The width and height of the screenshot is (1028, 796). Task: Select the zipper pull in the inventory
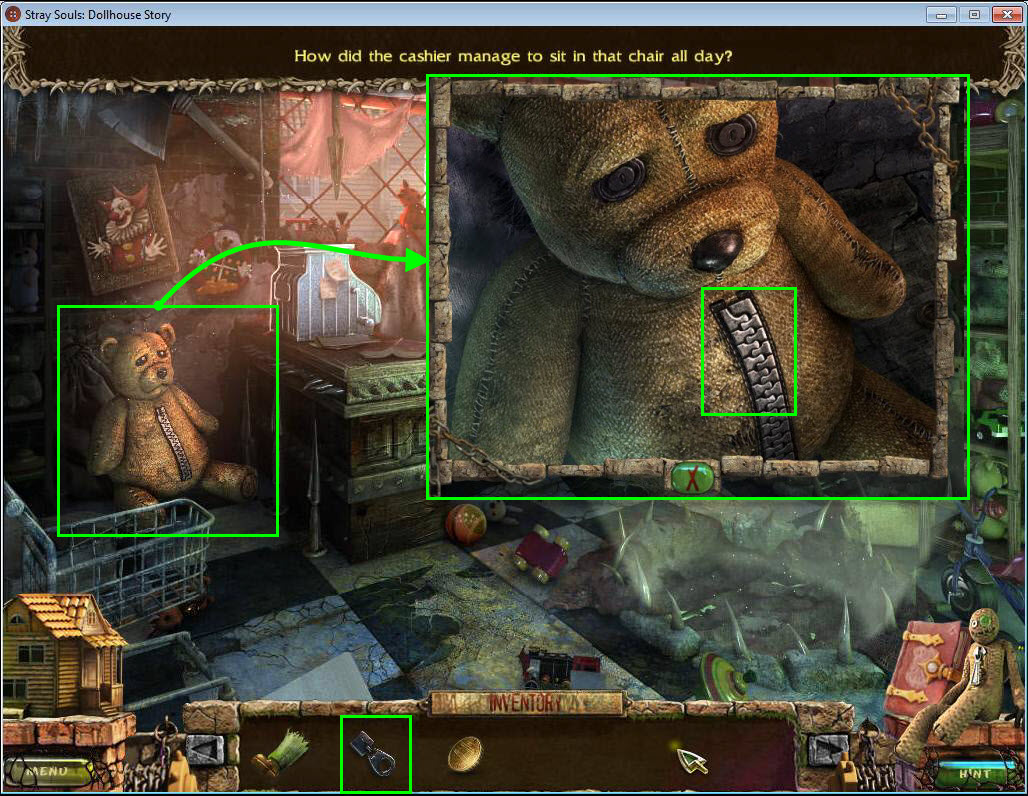coord(375,754)
